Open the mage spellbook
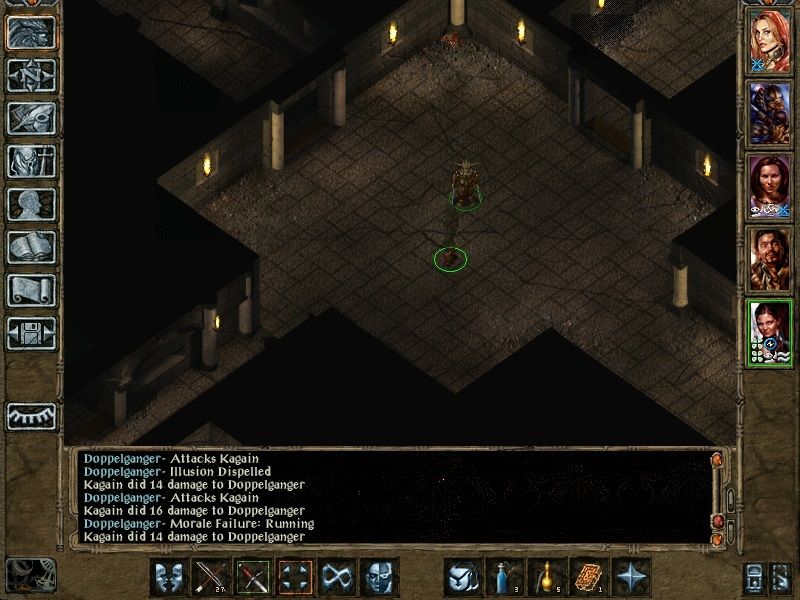Screen dimensions: 800x600 coord(31,247)
